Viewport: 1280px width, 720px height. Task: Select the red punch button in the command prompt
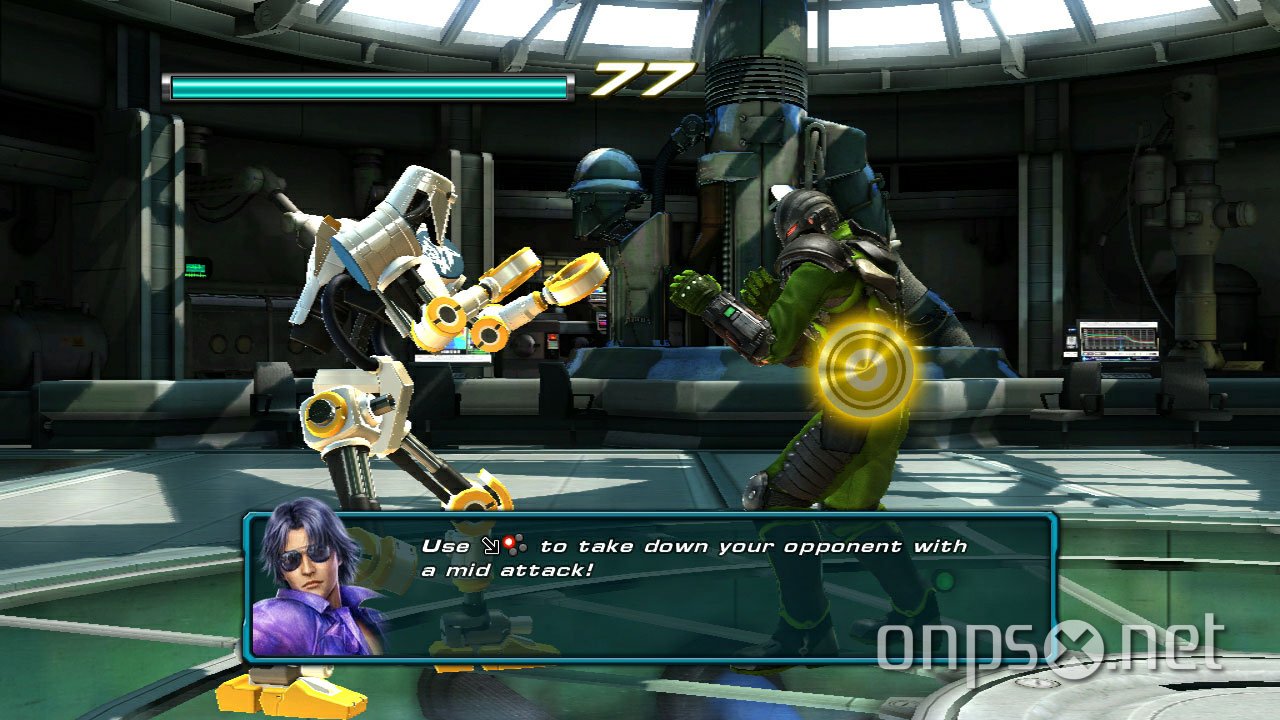pos(508,542)
